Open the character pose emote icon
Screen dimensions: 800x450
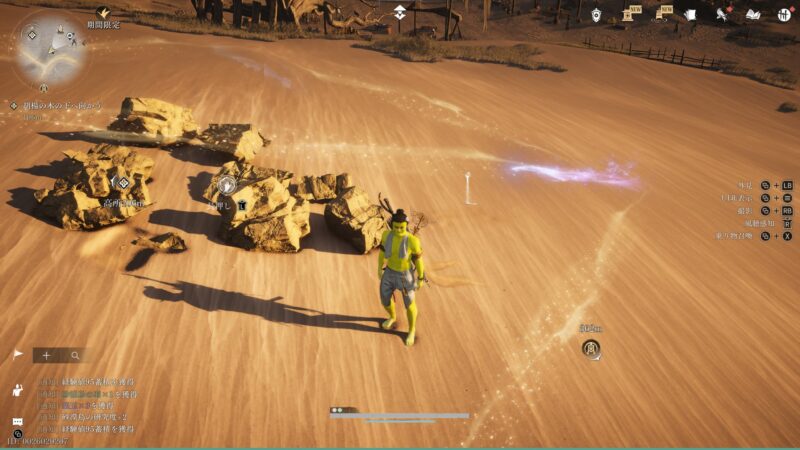17,389
